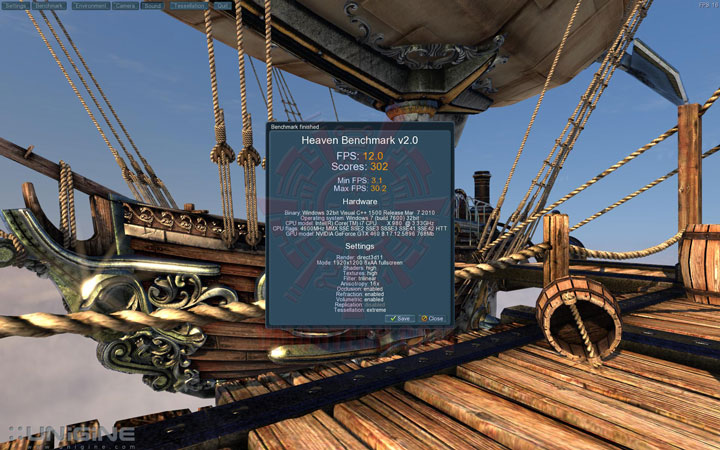Toggle the Tessellation menu button
This screenshot has height=450, width=720.
[189, 5]
